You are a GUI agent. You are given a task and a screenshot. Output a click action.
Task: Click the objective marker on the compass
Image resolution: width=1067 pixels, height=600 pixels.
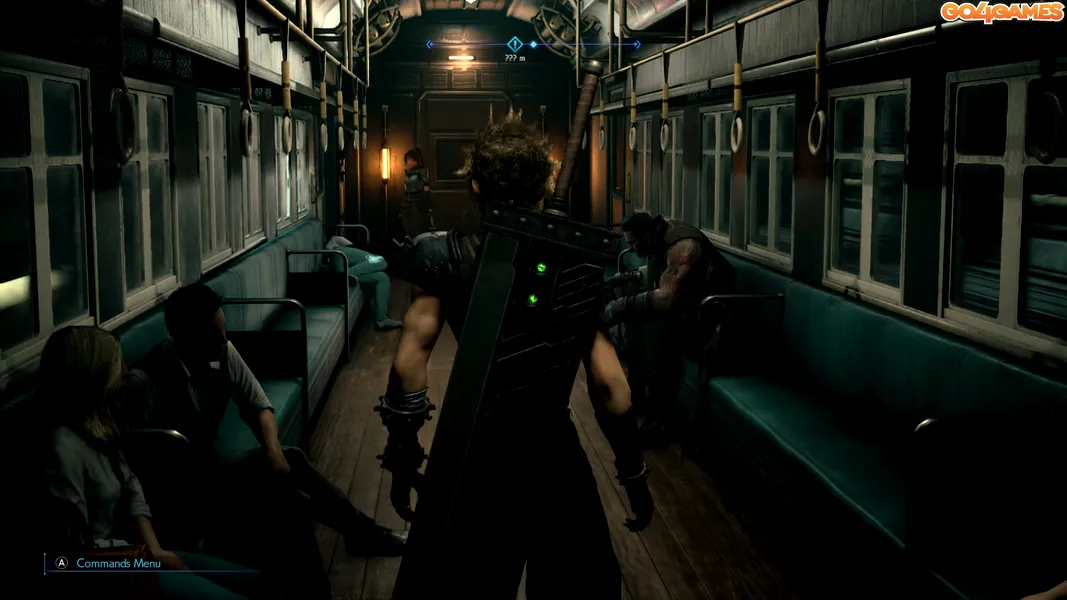(515, 44)
